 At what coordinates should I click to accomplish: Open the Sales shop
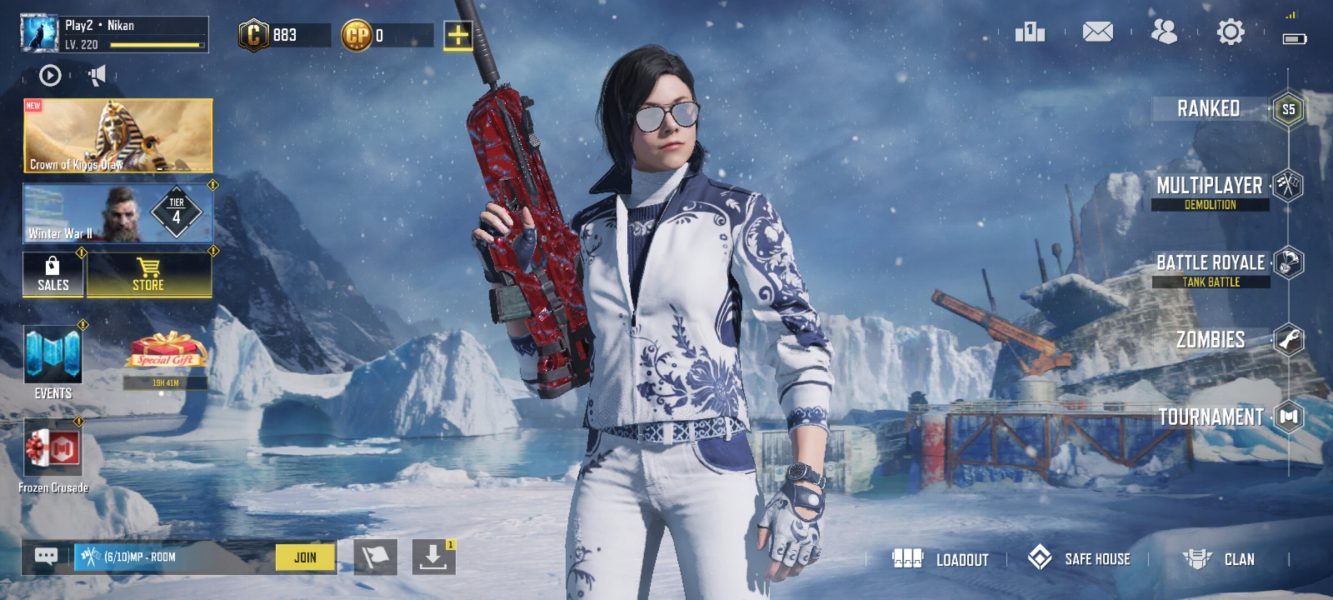pos(53,274)
